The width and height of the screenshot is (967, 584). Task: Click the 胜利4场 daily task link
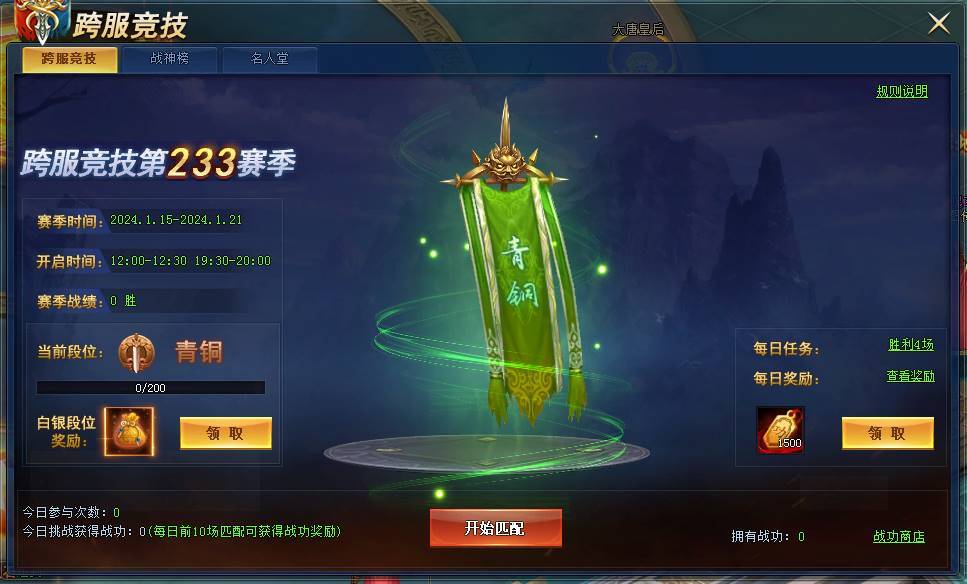[x=911, y=345]
